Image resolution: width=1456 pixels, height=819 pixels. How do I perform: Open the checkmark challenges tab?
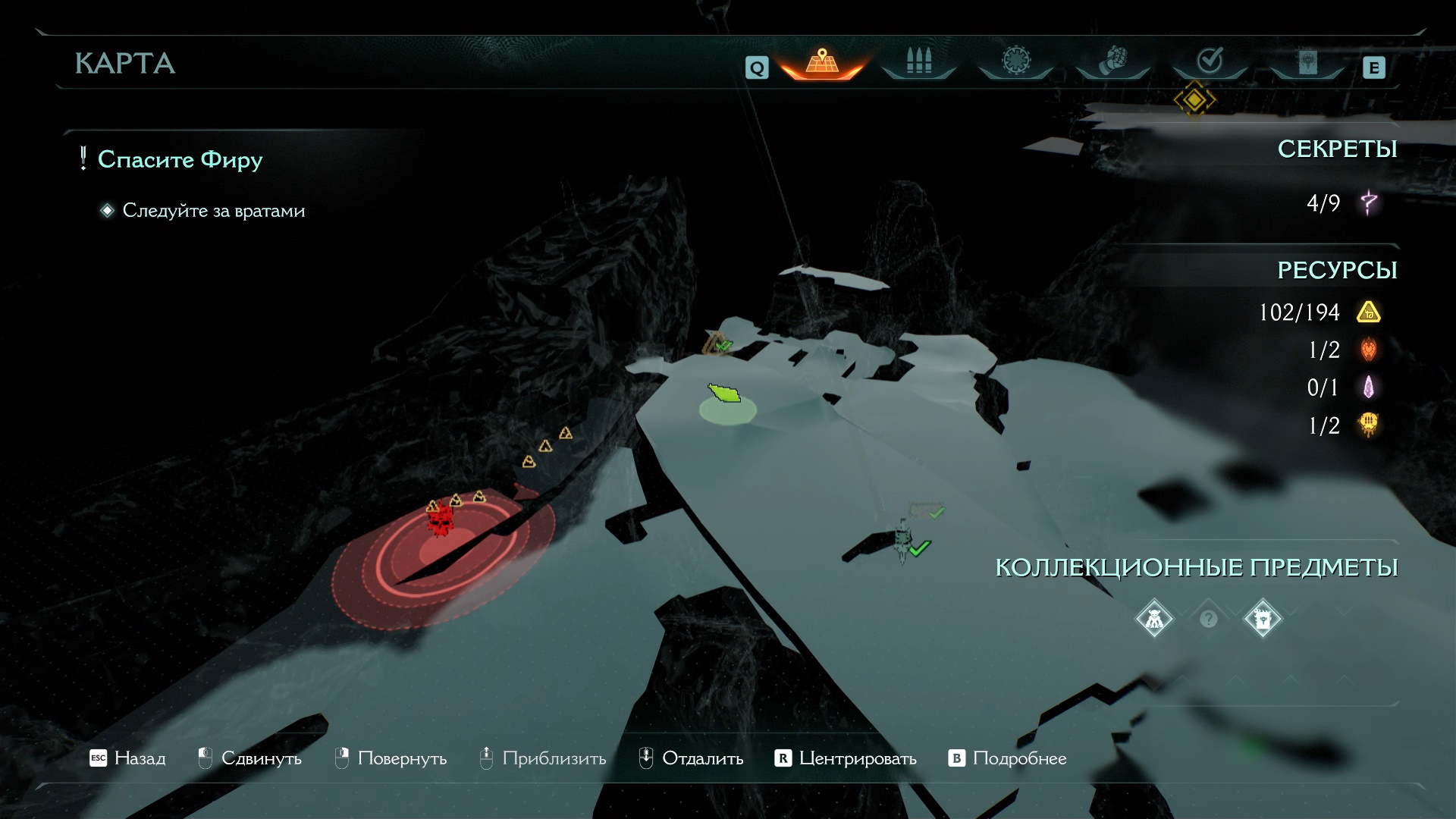[x=1209, y=61]
